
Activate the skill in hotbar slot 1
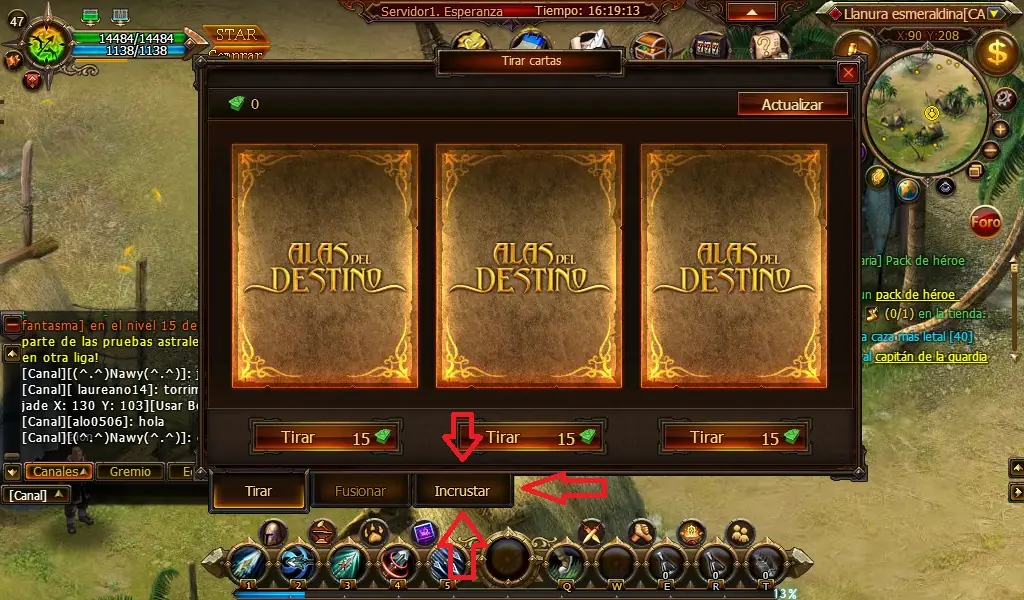[x=247, y=563]
